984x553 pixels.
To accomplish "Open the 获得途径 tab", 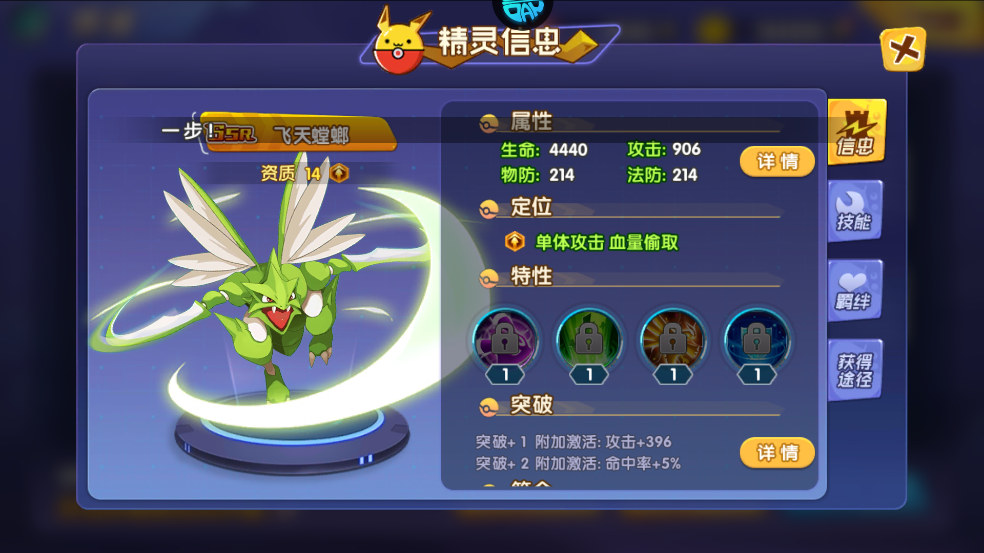I will click(854, 370).
